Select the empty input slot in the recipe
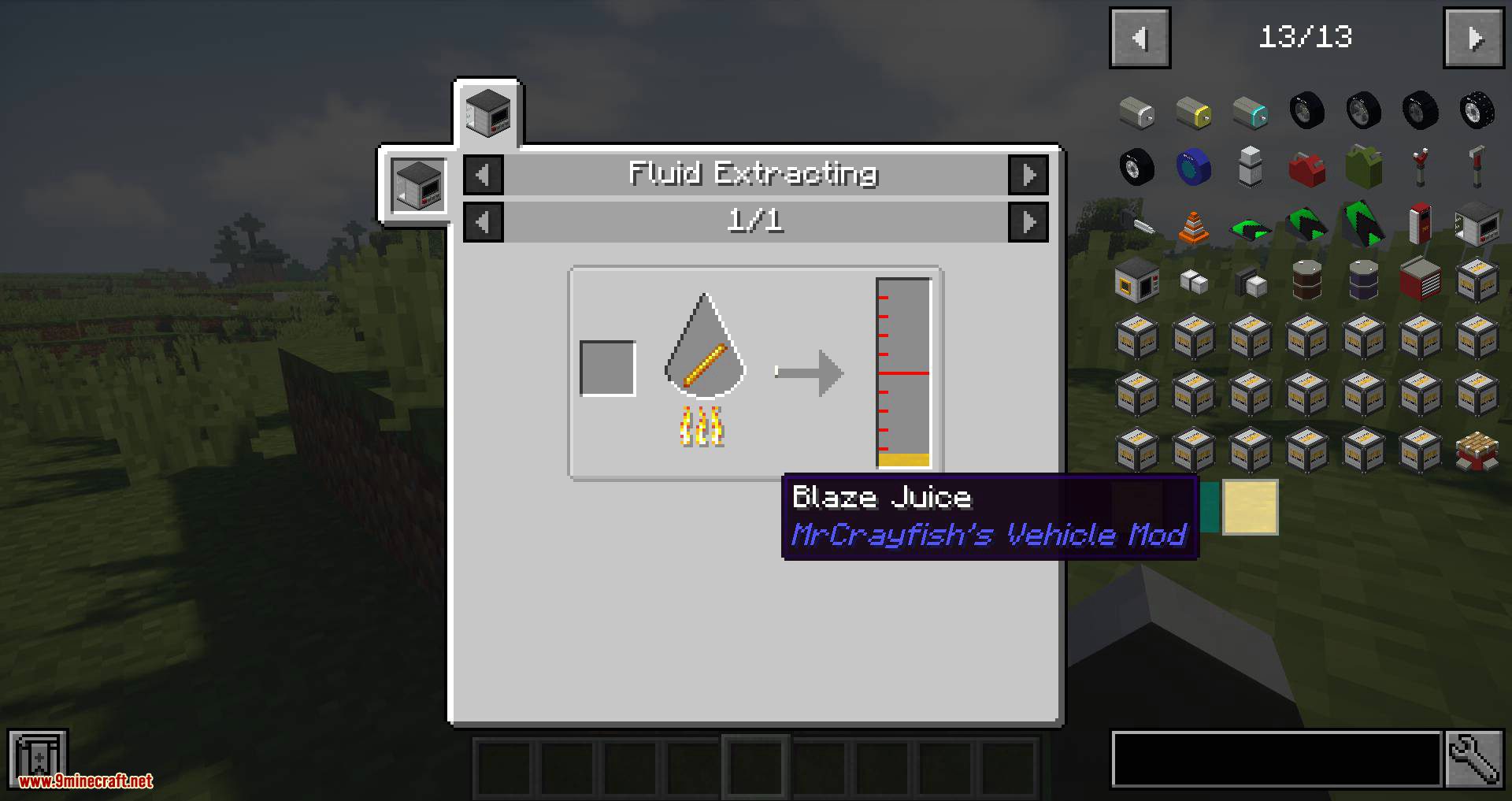The width and height of the screenshot is (1512, 801). (x=607, y=369)
